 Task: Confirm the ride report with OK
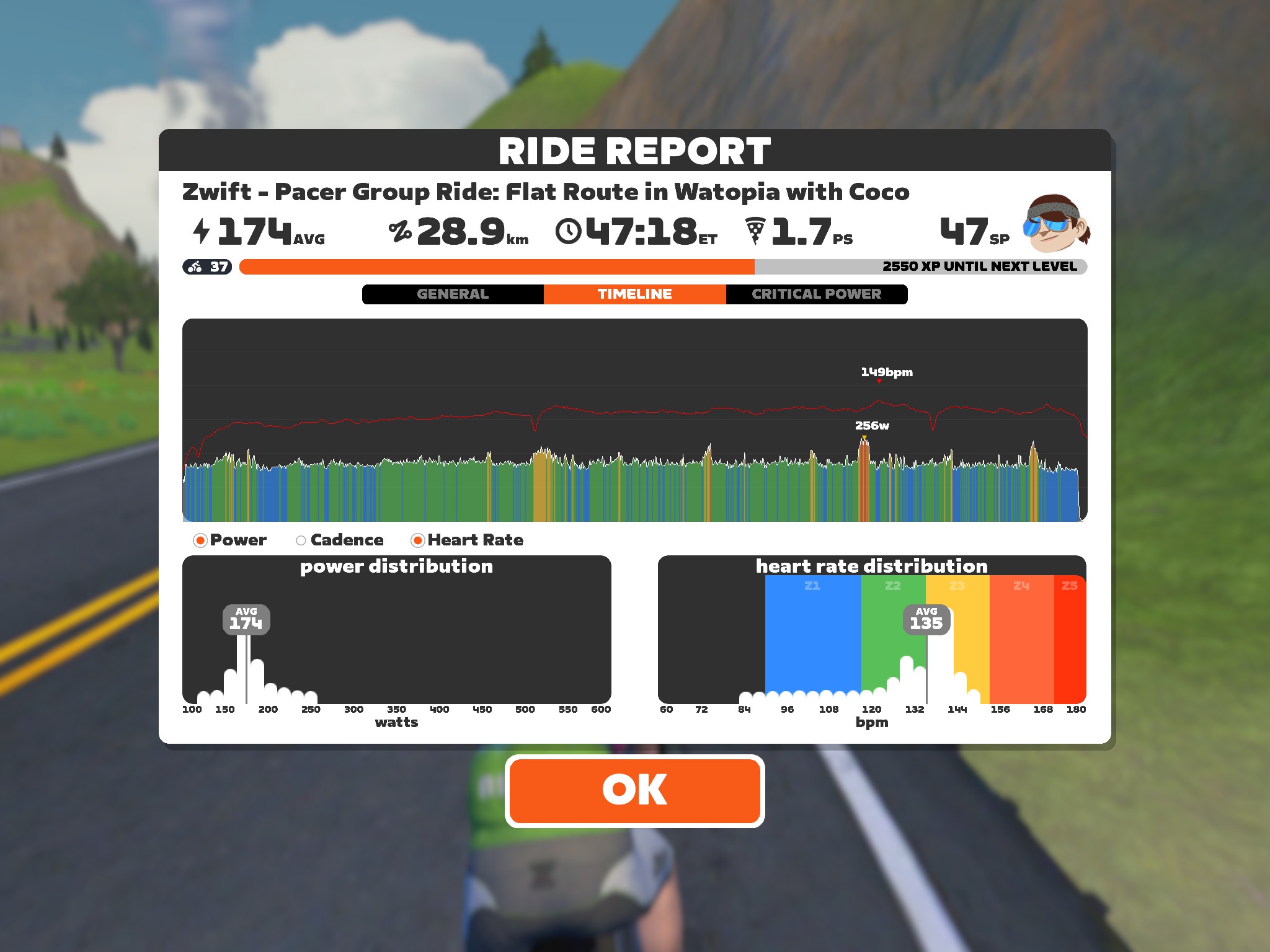pos(634,790)
